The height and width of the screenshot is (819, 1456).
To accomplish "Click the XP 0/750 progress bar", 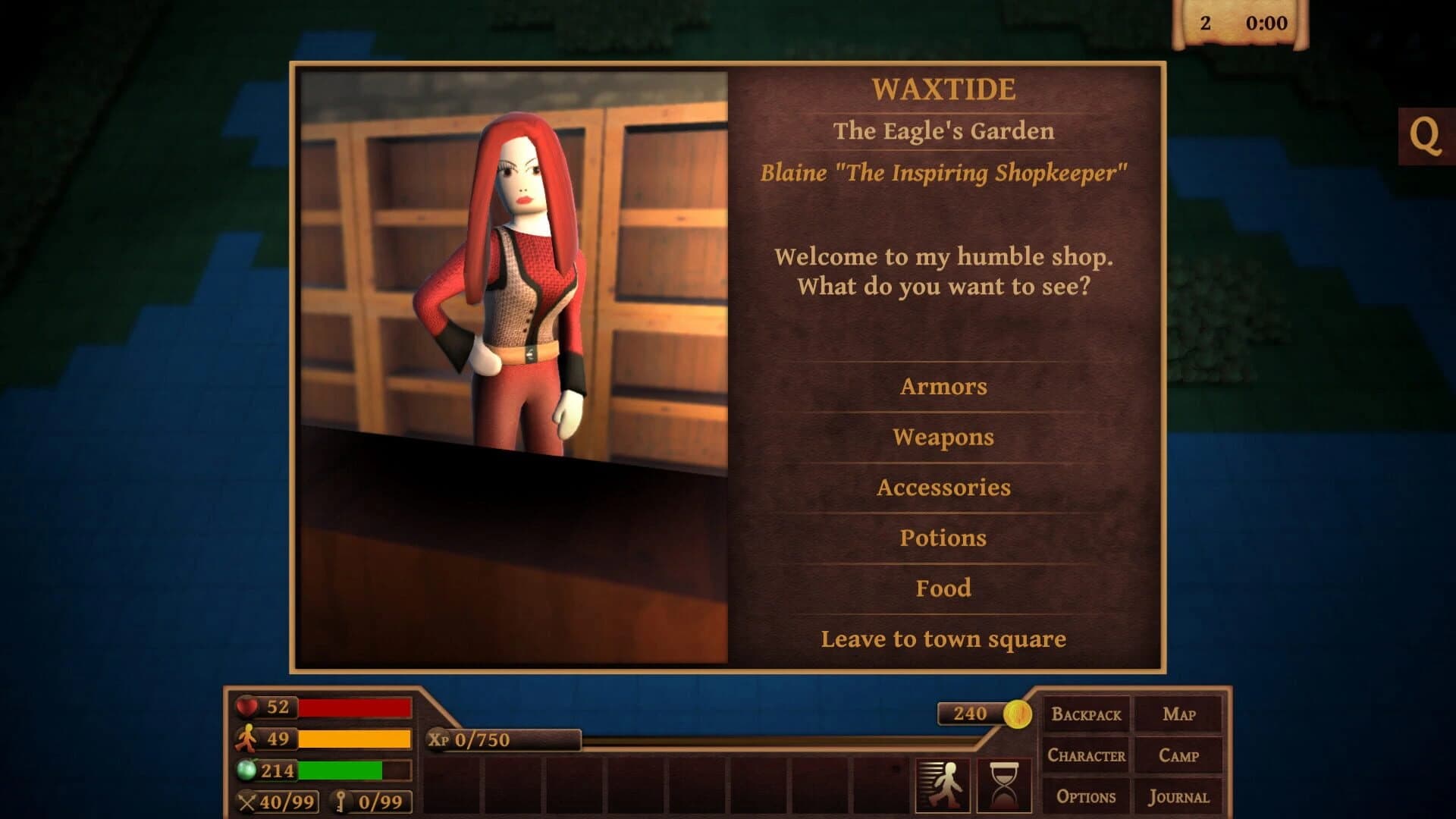I will [500, 738].
